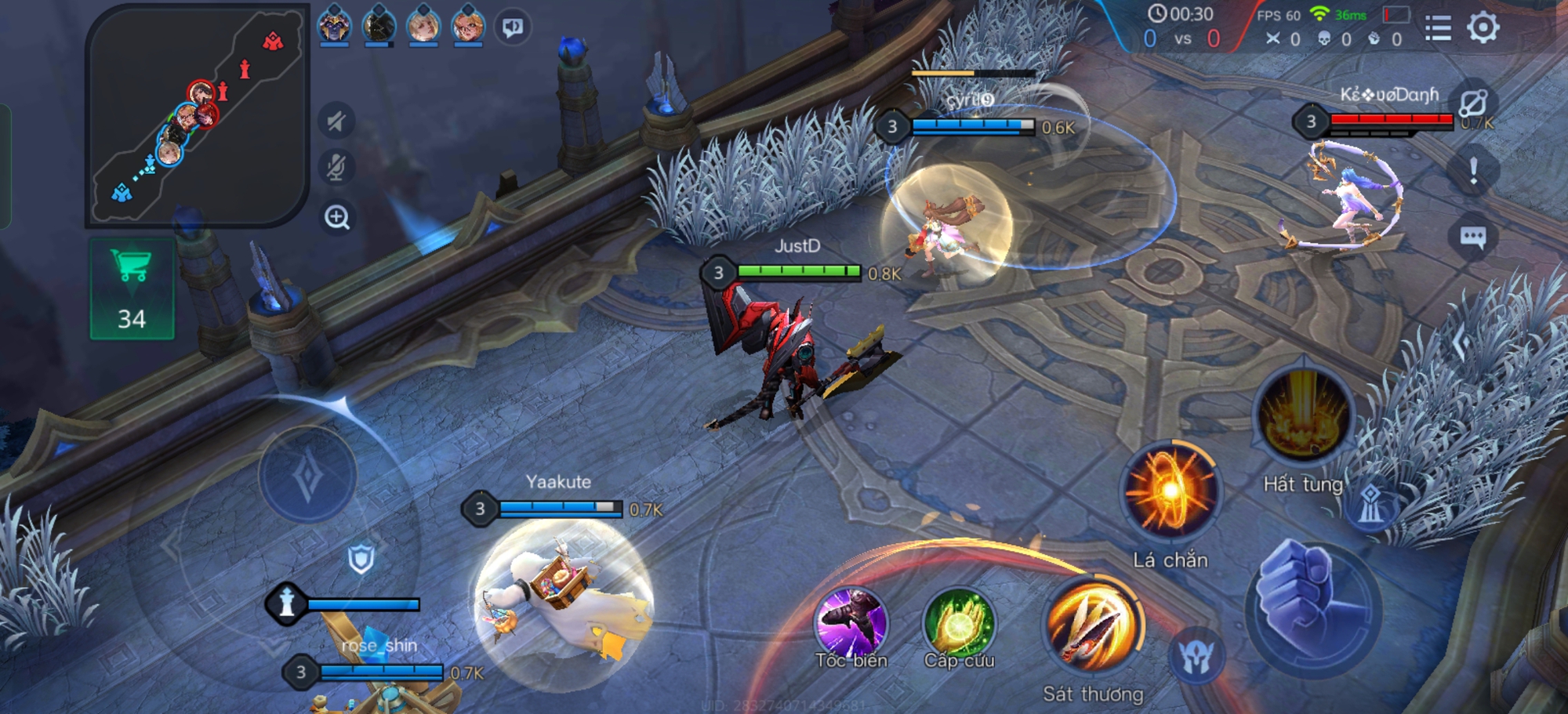Activate the Tốc biến flash spell

click(x=851, y=623)
